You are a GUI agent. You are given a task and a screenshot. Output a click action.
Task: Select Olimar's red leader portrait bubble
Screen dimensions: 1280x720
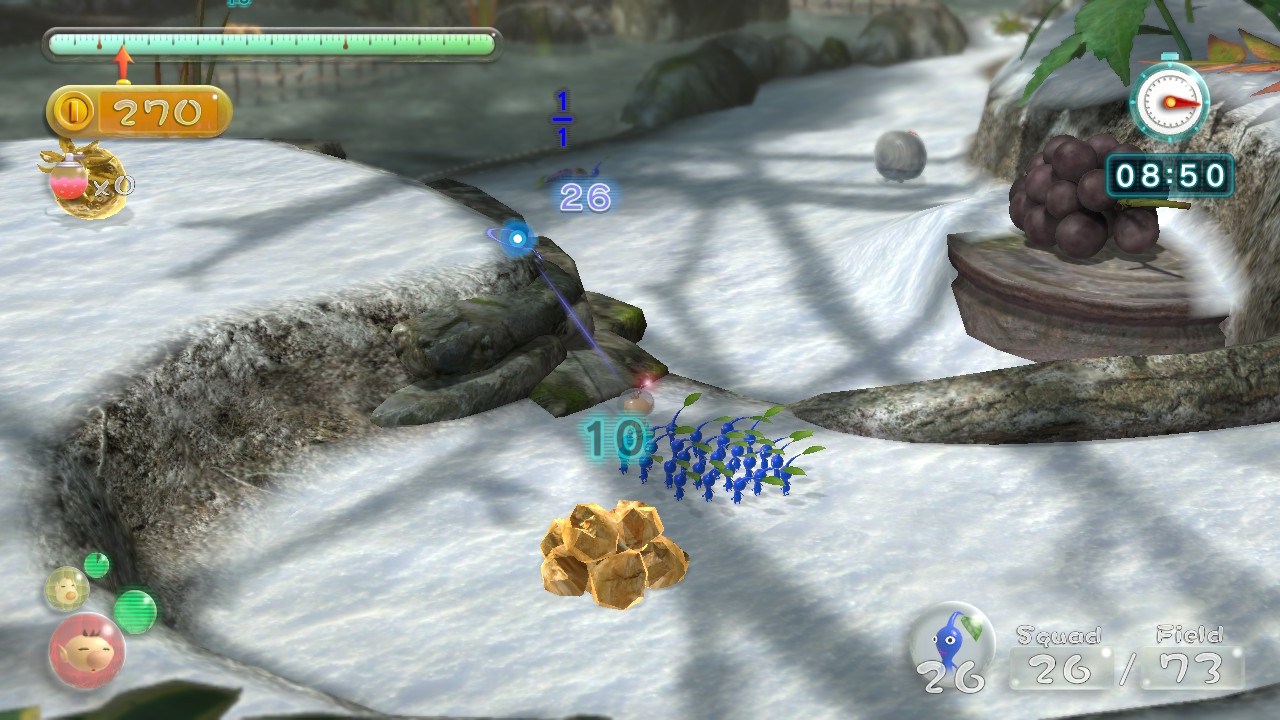86,651
